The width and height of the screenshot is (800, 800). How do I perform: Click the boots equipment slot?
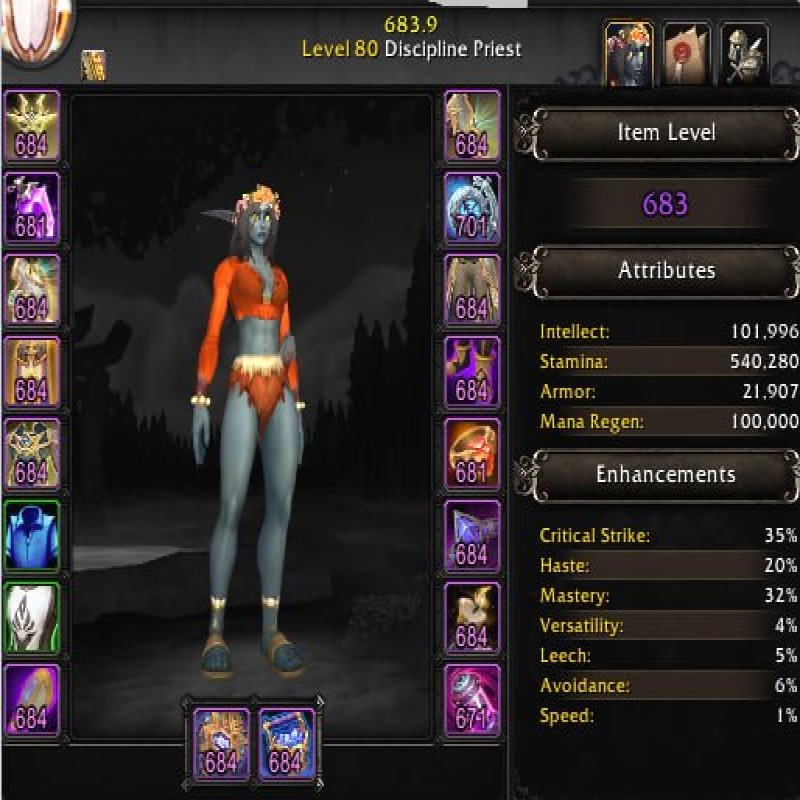(472, 372)
